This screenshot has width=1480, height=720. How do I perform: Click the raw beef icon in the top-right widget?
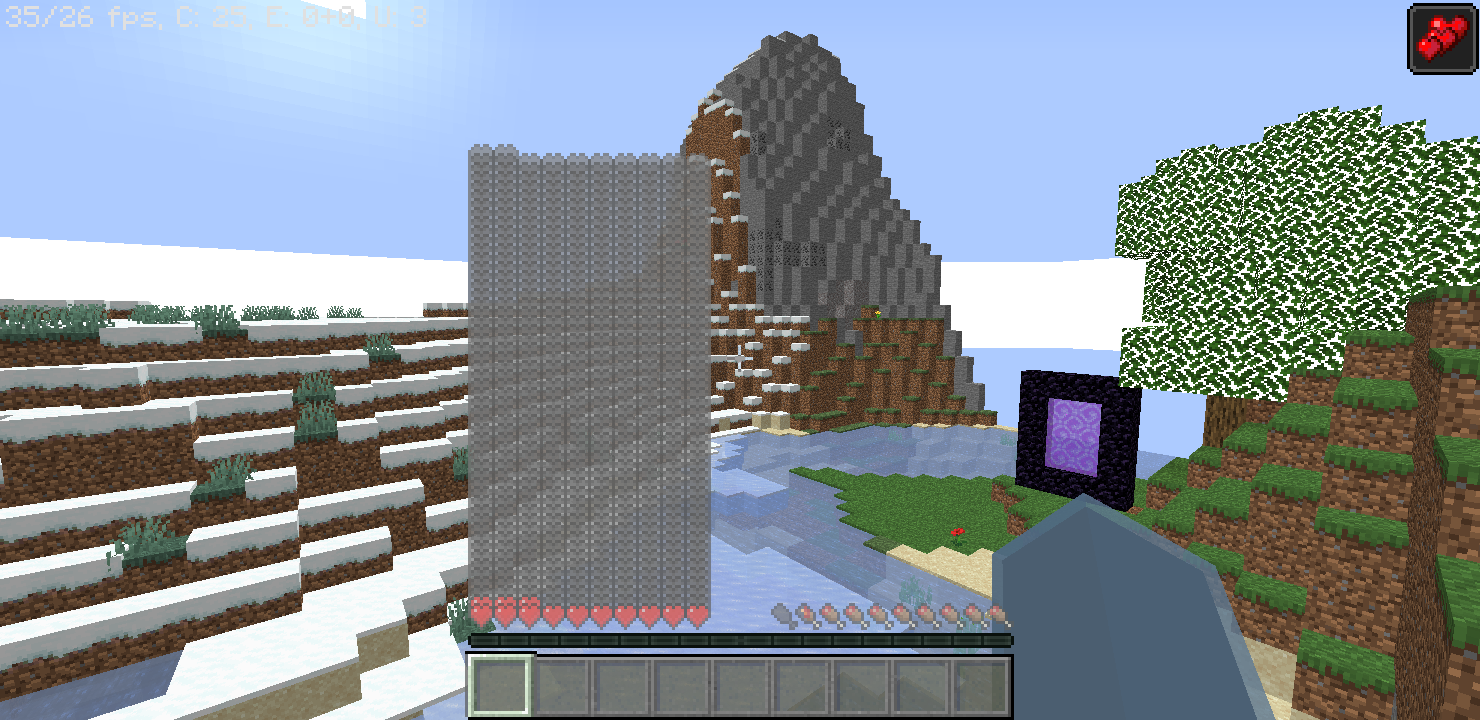1444,40
